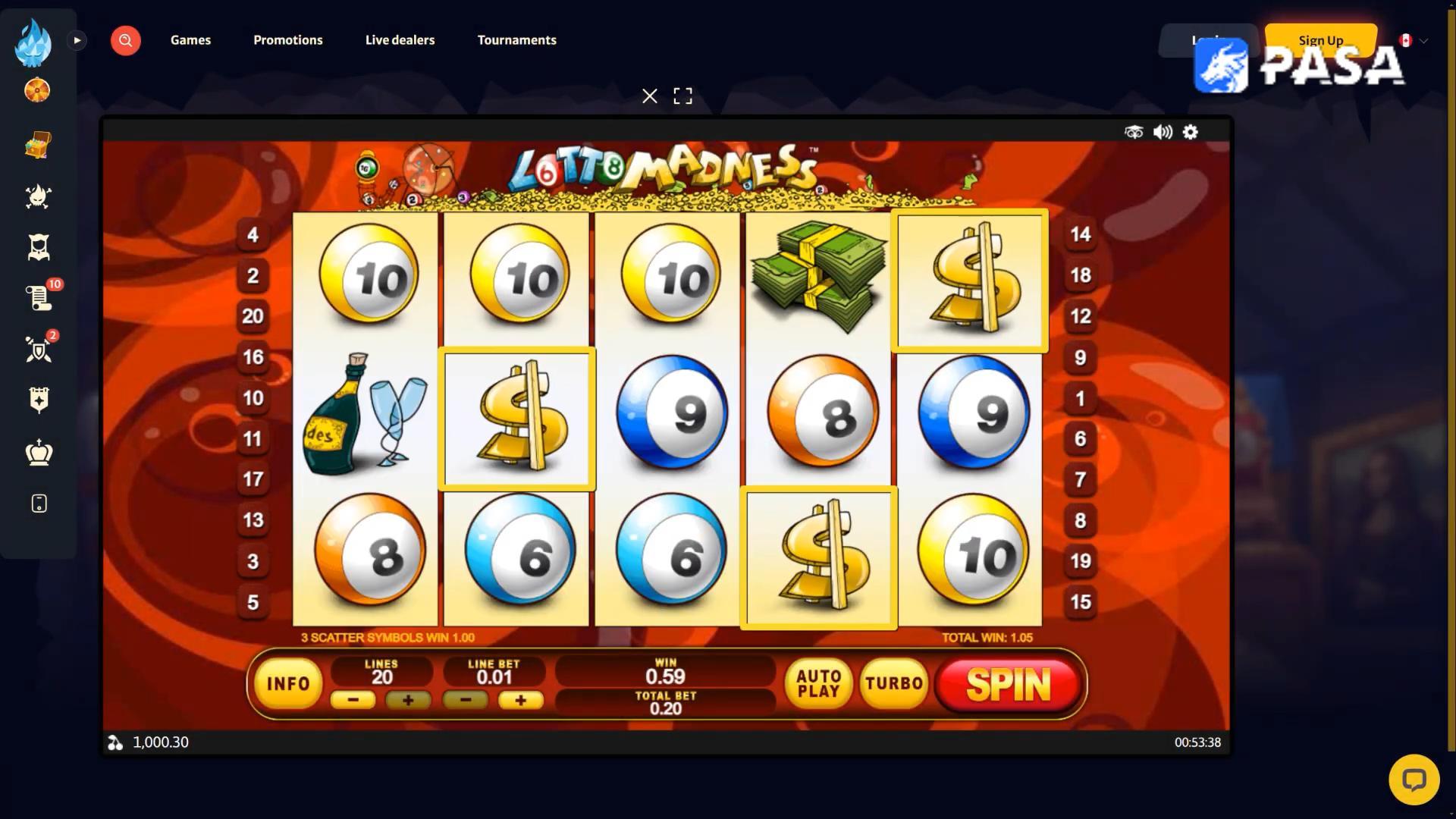Open the Games menu
Viewport: 1456px width, 819px height.
pos(190,40)
